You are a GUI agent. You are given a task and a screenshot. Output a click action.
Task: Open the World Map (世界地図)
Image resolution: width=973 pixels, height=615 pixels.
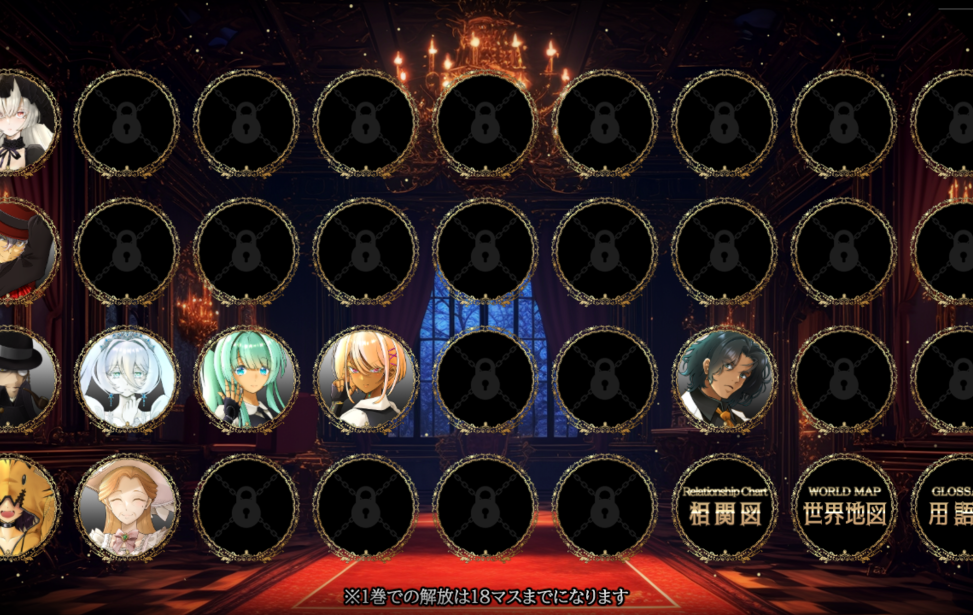(844, 508)
